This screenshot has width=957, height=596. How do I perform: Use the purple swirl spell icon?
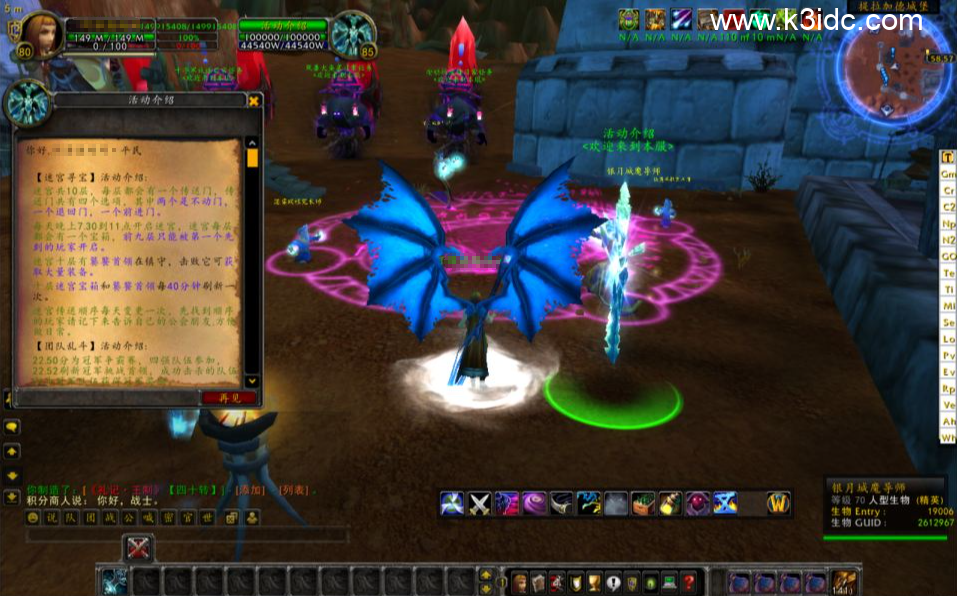(535, 504)
